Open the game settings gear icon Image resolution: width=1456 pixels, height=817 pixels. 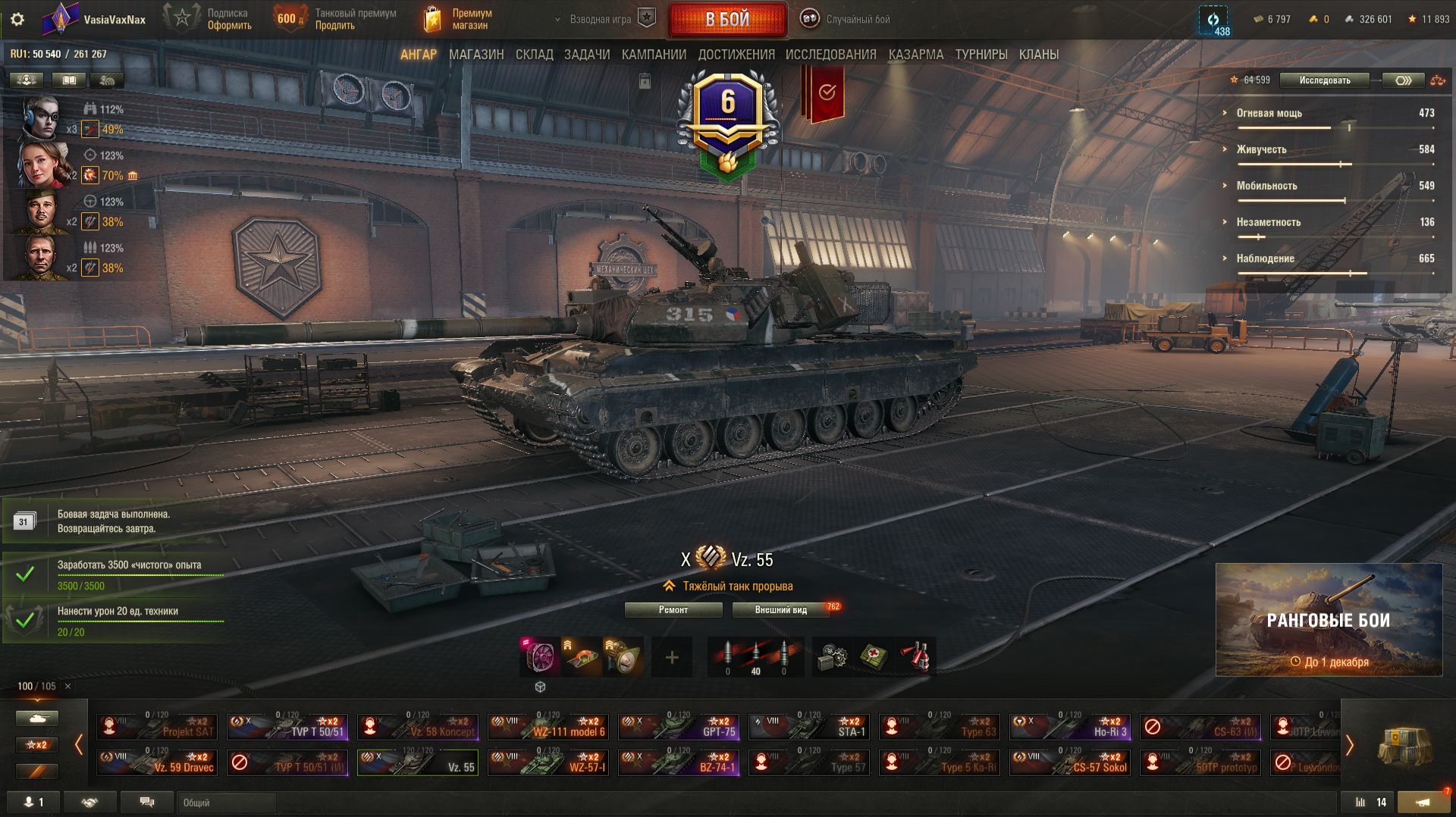click(x=17, y=20)
